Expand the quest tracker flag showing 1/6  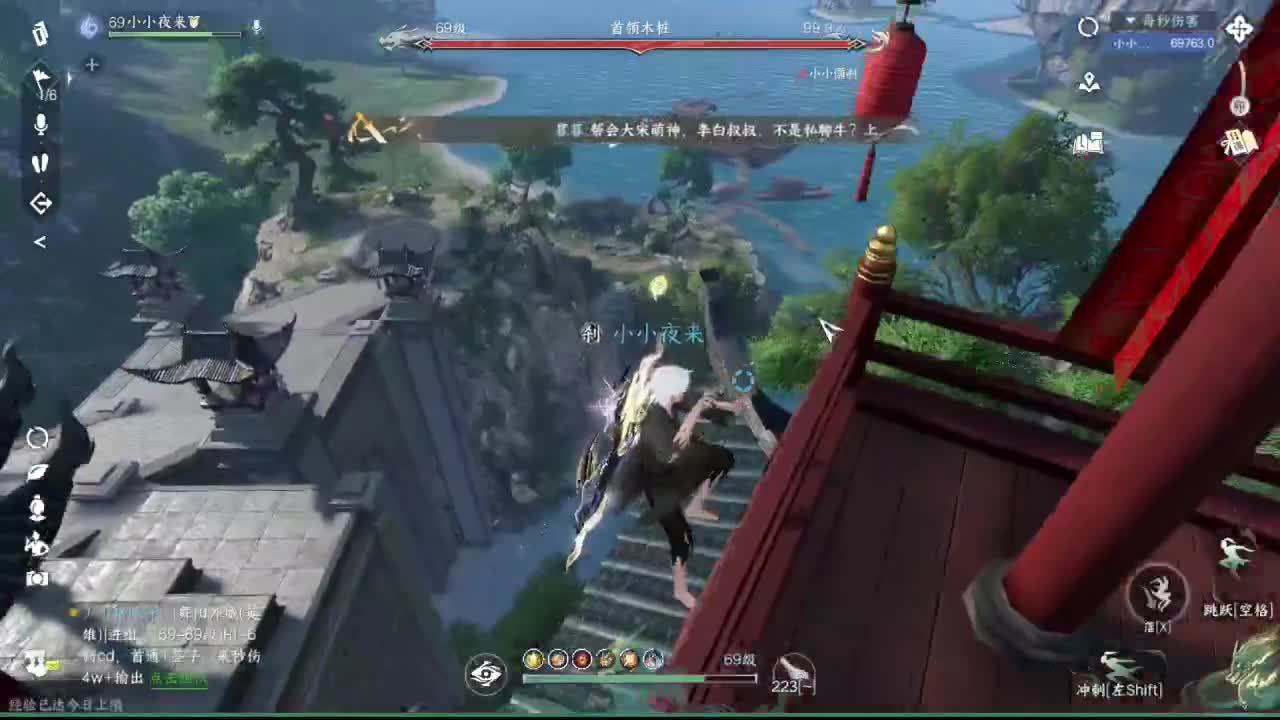42,80
